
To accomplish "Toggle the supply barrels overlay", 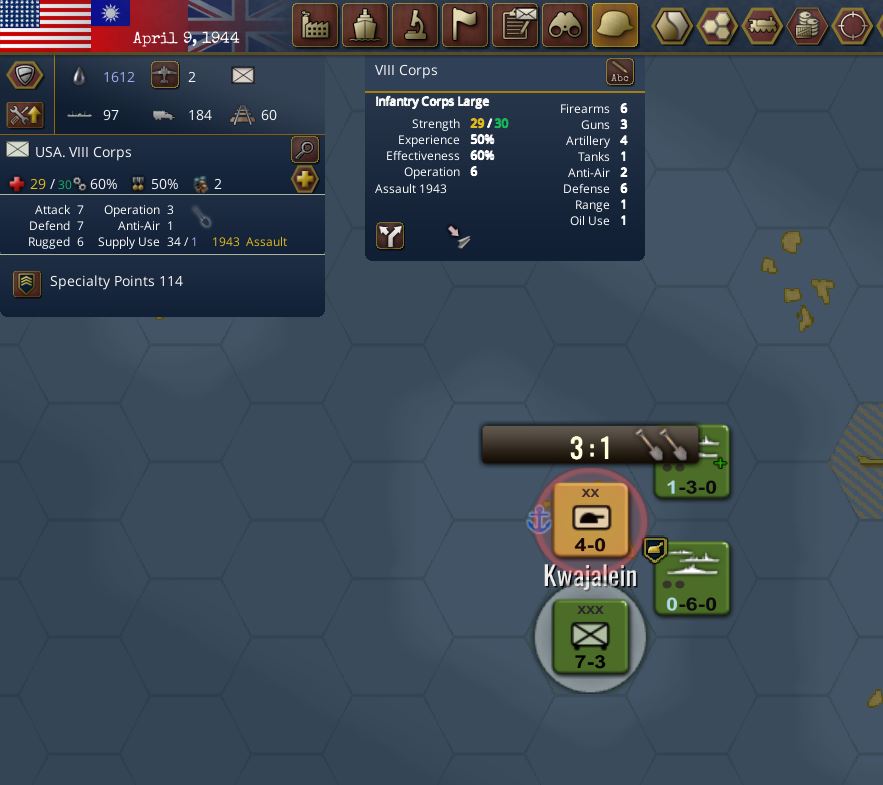I will click(x=808, y=25).
